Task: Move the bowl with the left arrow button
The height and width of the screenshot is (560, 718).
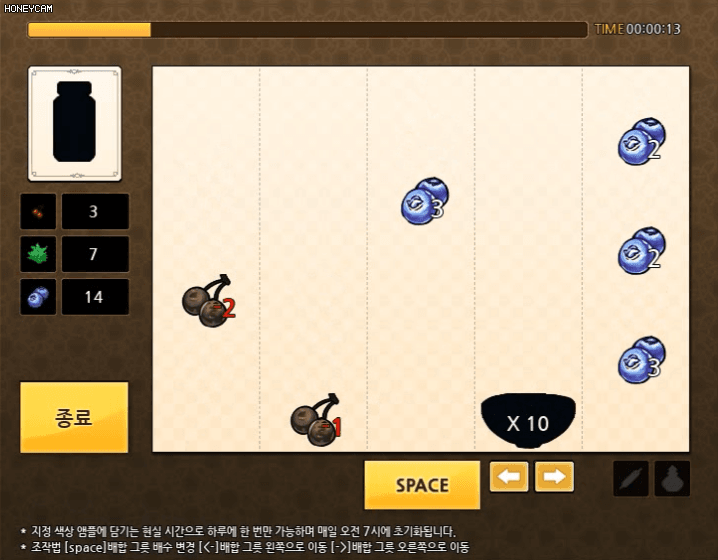Action: pyautogui.click(x=509, y=477)
